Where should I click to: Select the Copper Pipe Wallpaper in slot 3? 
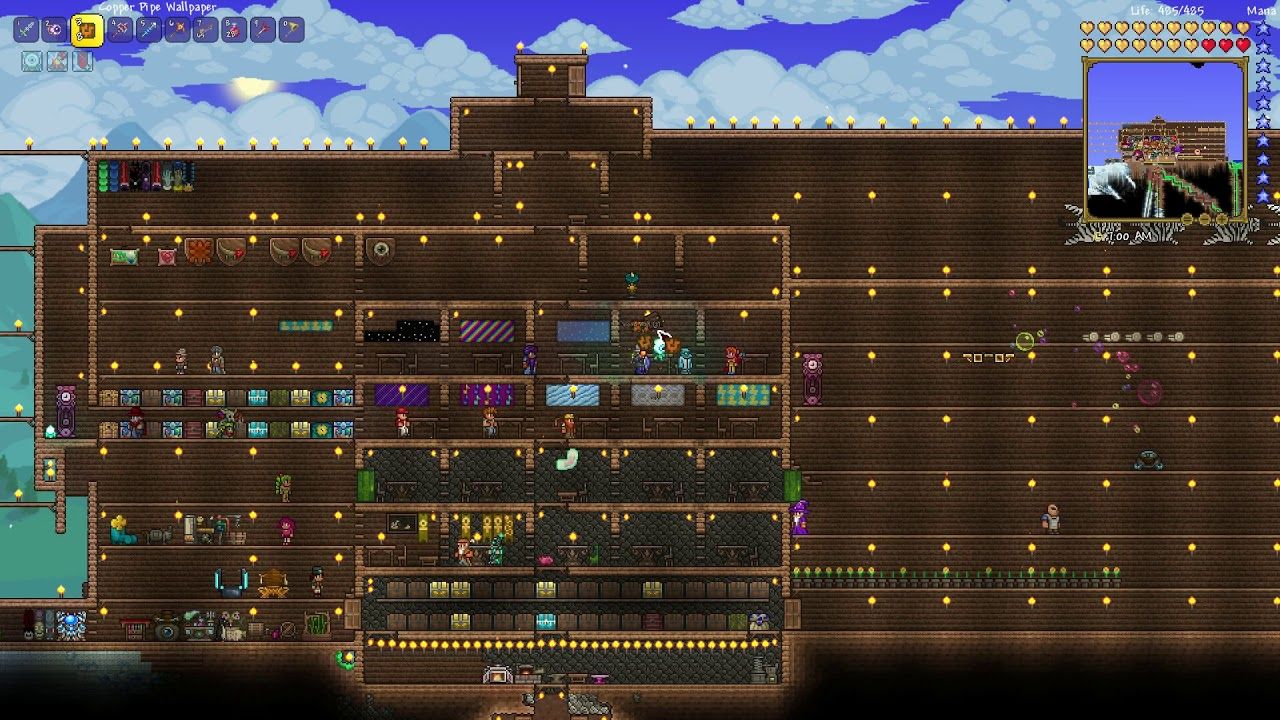[87, 30]
